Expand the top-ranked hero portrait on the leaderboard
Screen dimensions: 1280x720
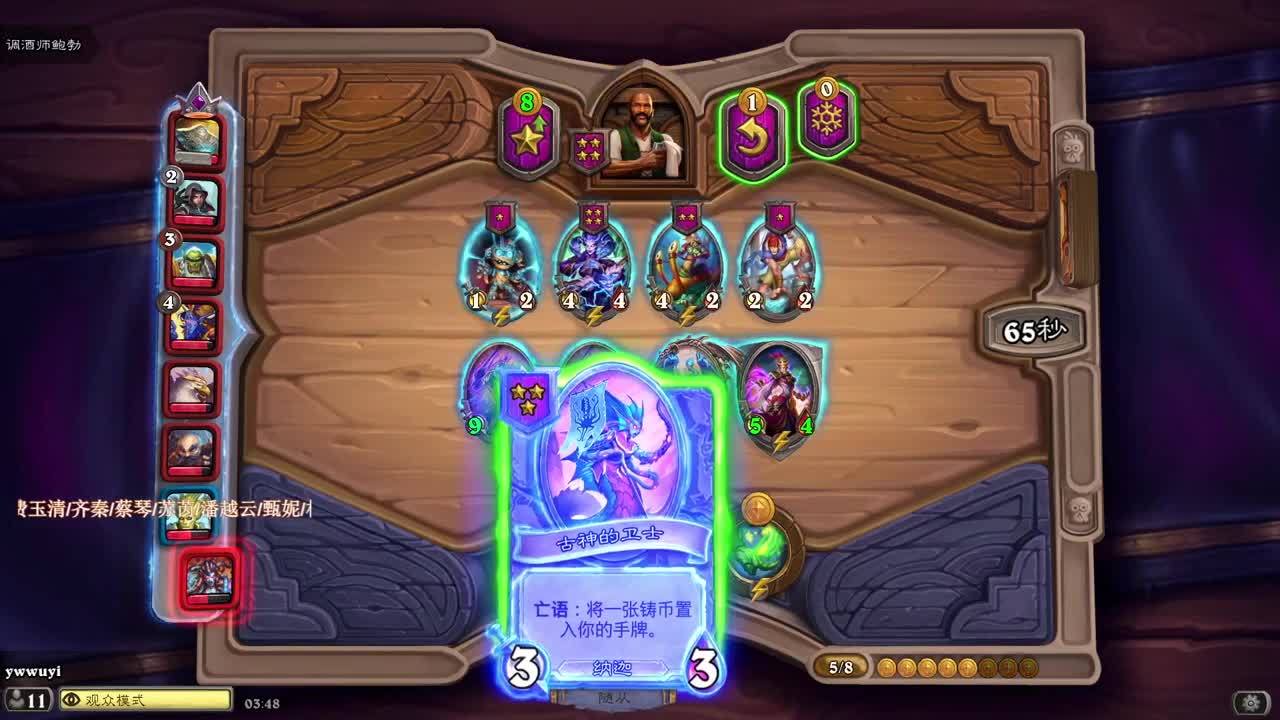point(195,140)
